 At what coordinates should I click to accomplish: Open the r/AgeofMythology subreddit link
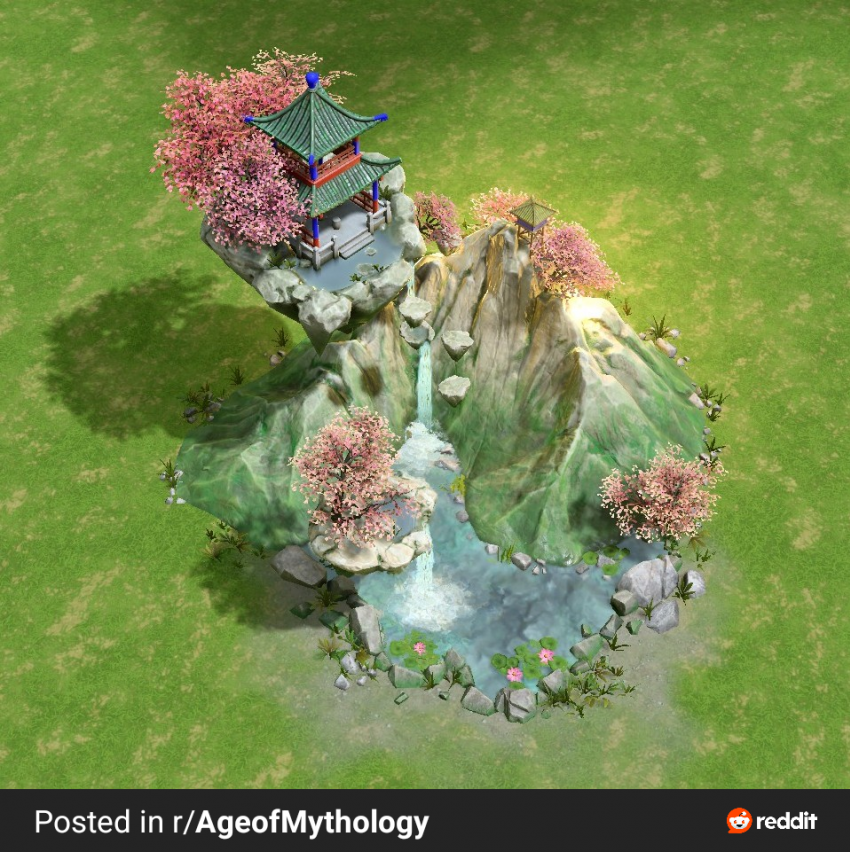click(x=311, y=823)
